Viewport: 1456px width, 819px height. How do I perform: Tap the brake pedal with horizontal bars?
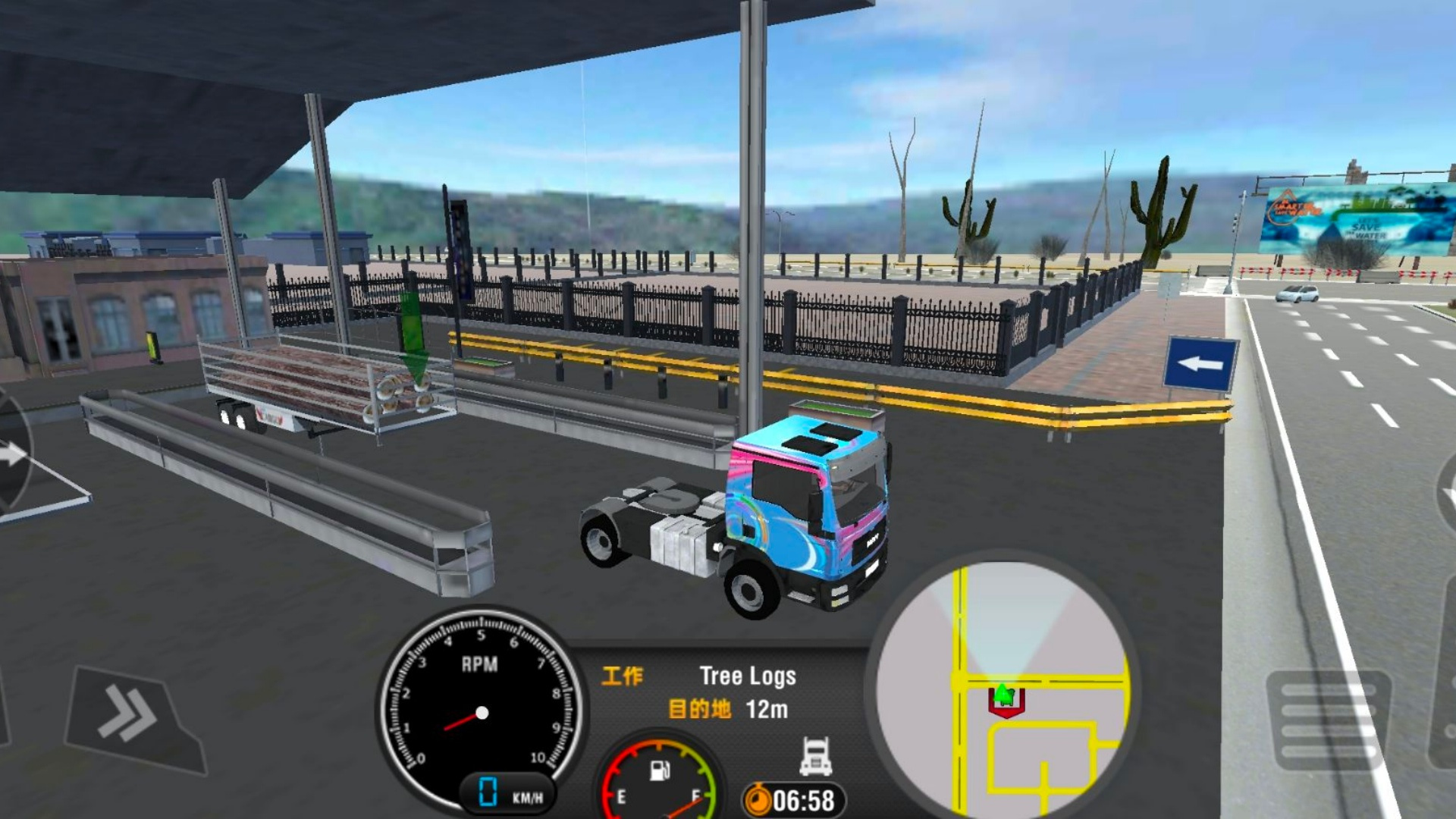1330,719
